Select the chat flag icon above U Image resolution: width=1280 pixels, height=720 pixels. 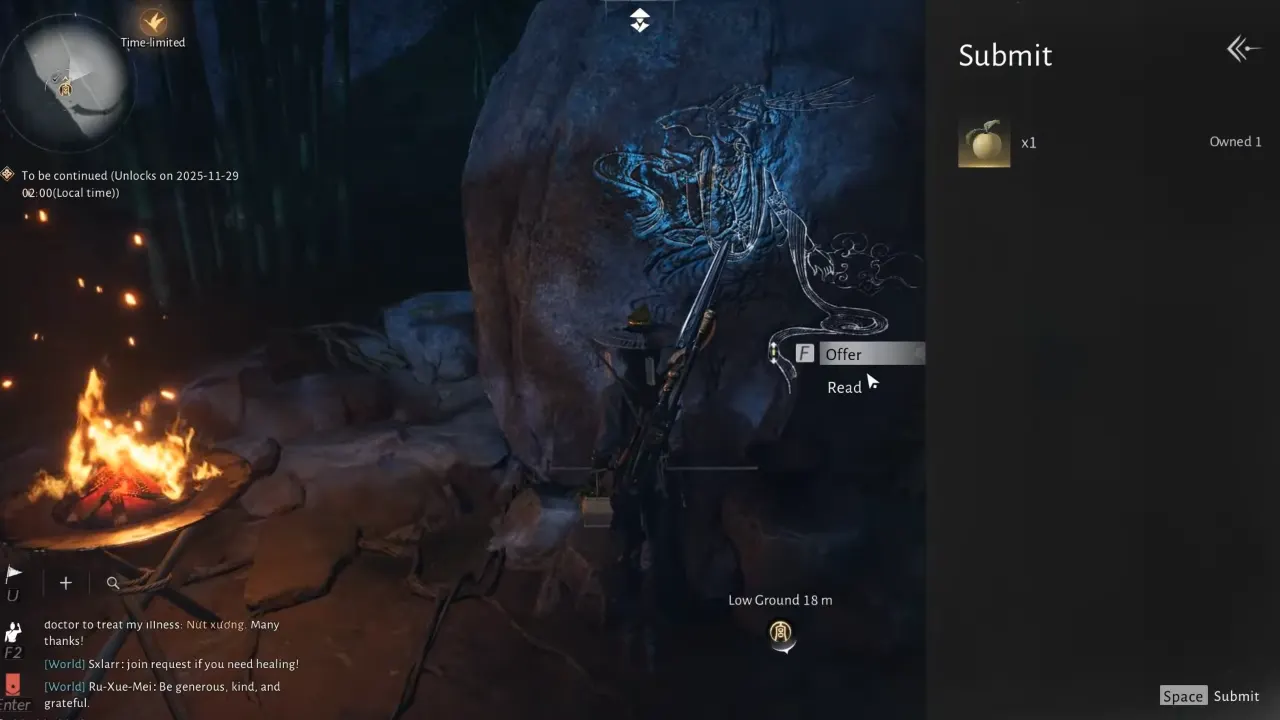tap(14, 572)
